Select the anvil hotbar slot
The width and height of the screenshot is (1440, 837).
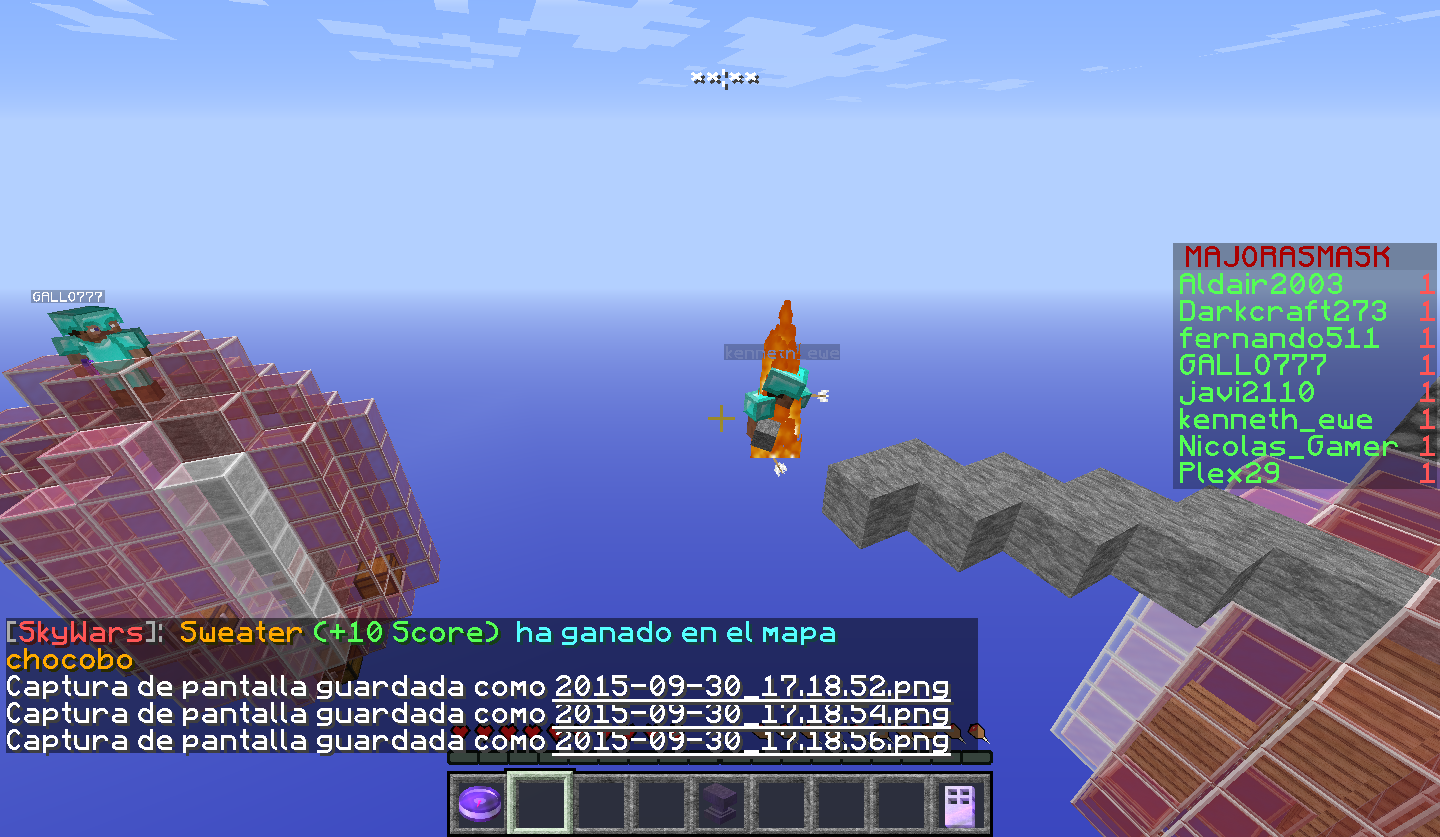click(719, 803)
